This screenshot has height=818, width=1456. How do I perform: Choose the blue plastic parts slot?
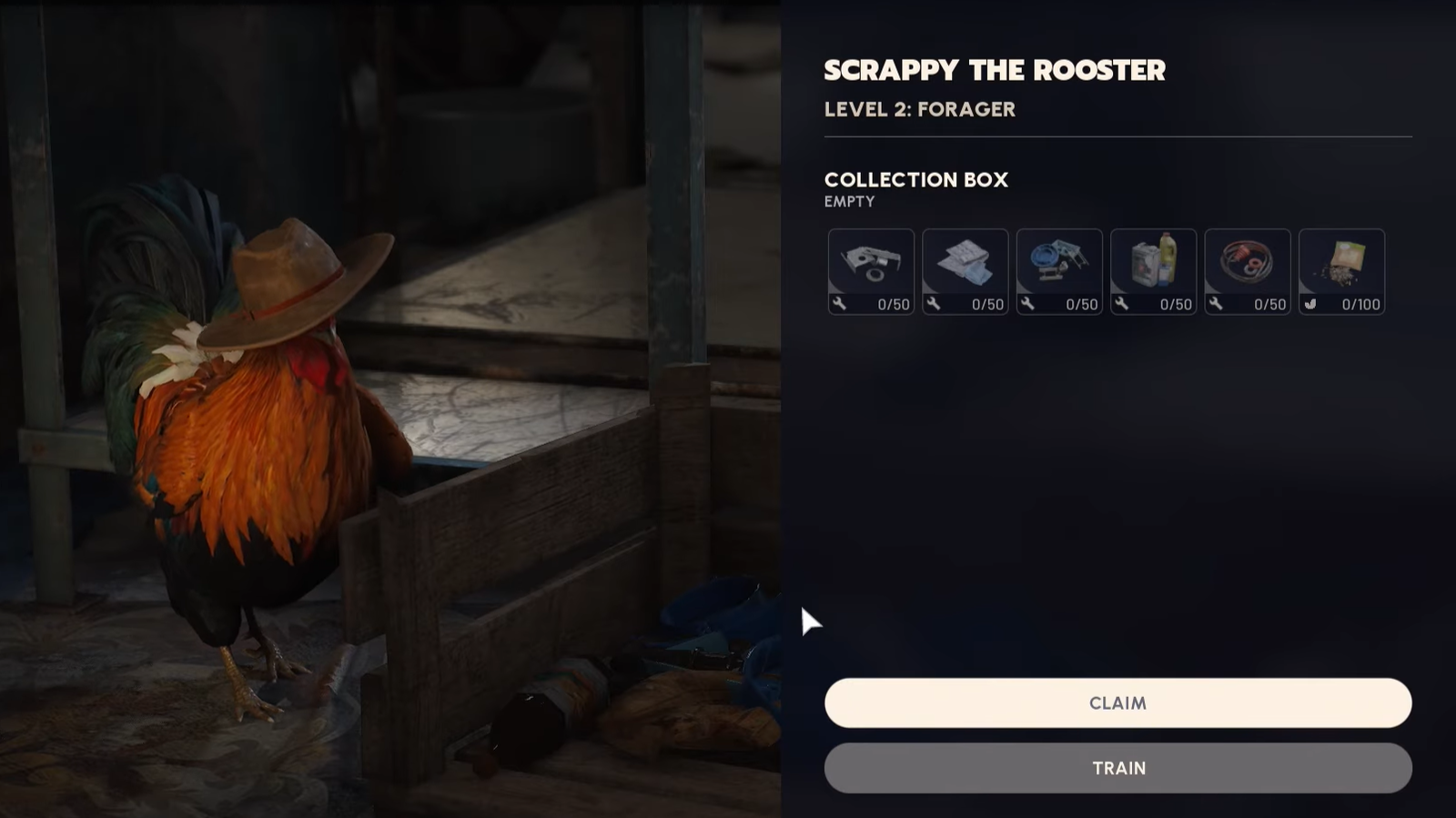coord(1059,271)
